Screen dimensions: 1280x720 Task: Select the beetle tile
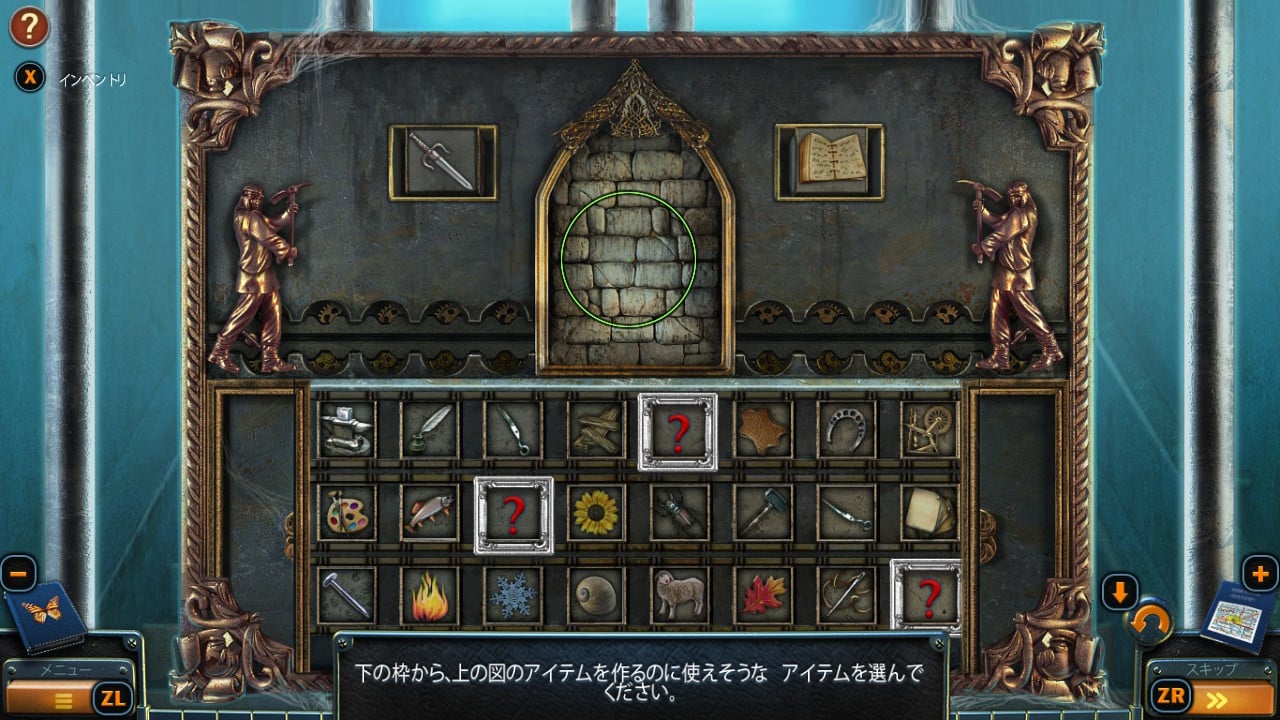pos(680,512)
